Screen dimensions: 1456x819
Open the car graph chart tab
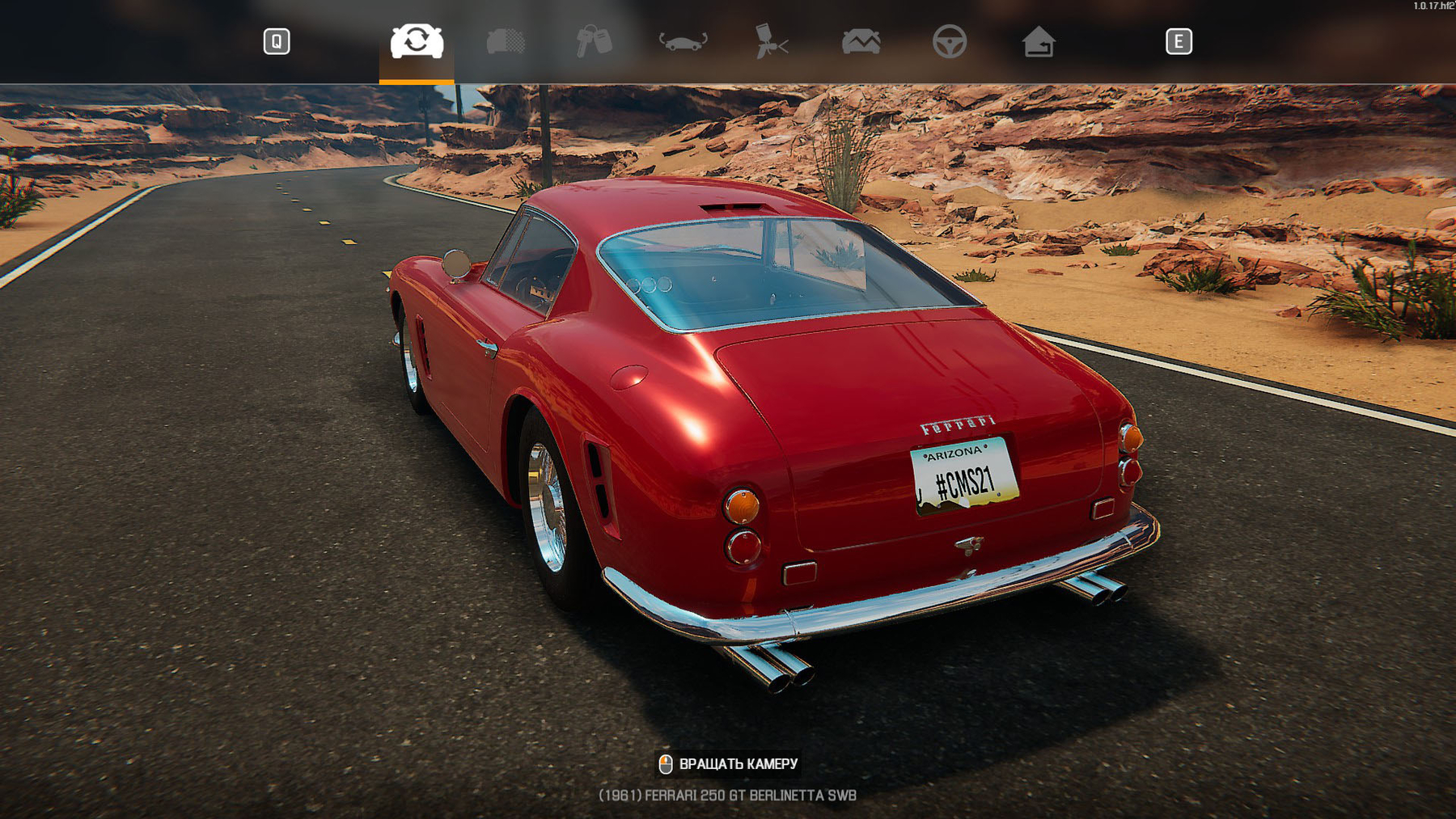[x=861, y=41]
